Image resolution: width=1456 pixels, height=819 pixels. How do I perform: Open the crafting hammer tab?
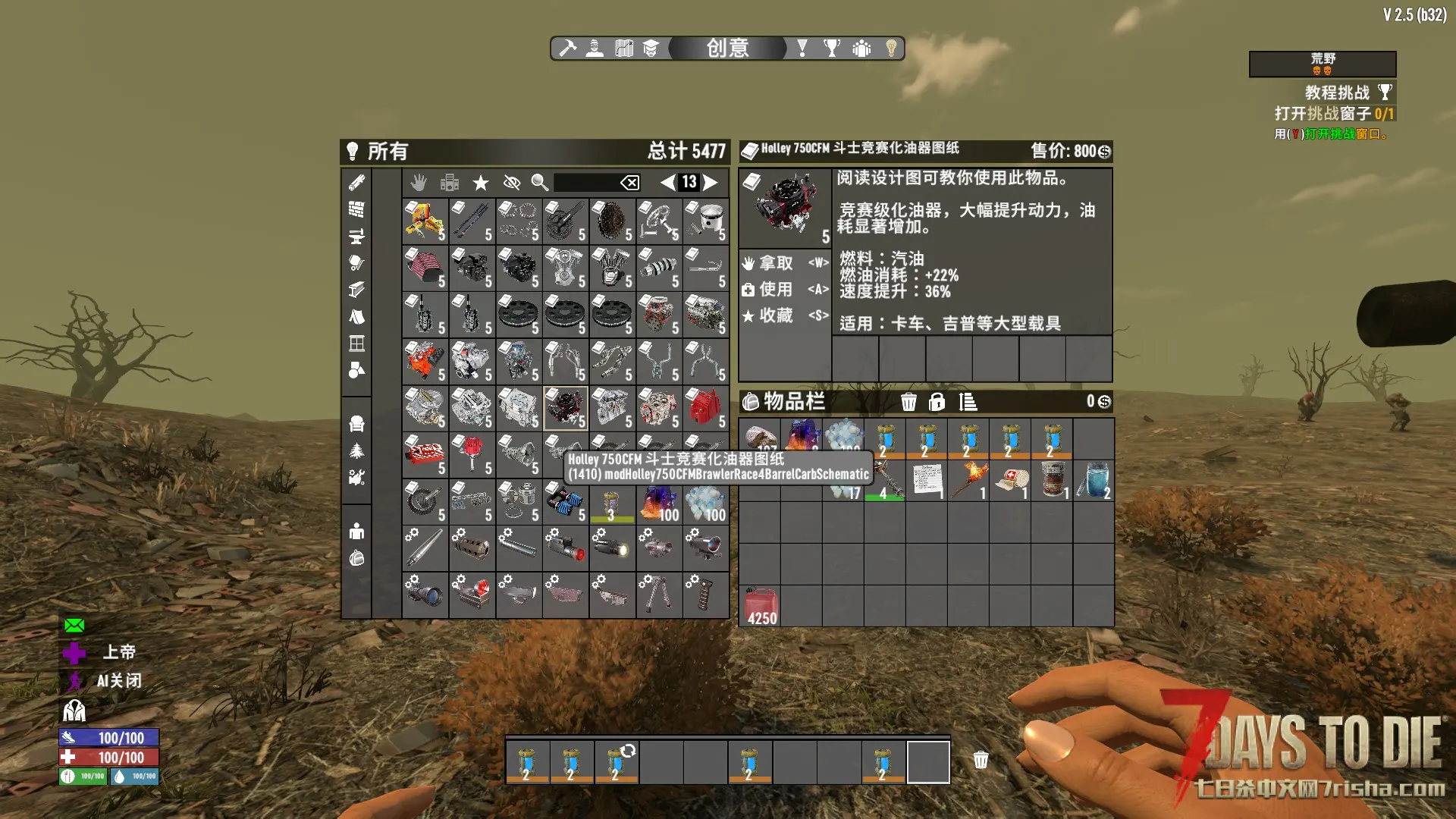pos(568,49)
